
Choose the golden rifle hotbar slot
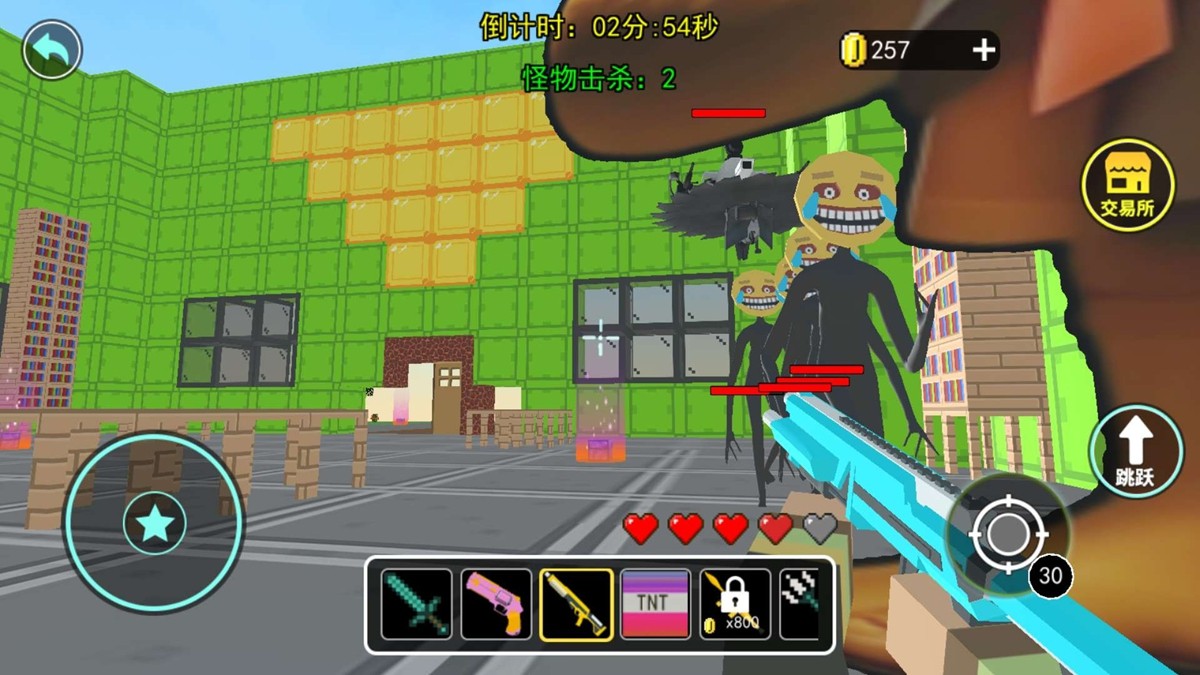tap(576, 604)
